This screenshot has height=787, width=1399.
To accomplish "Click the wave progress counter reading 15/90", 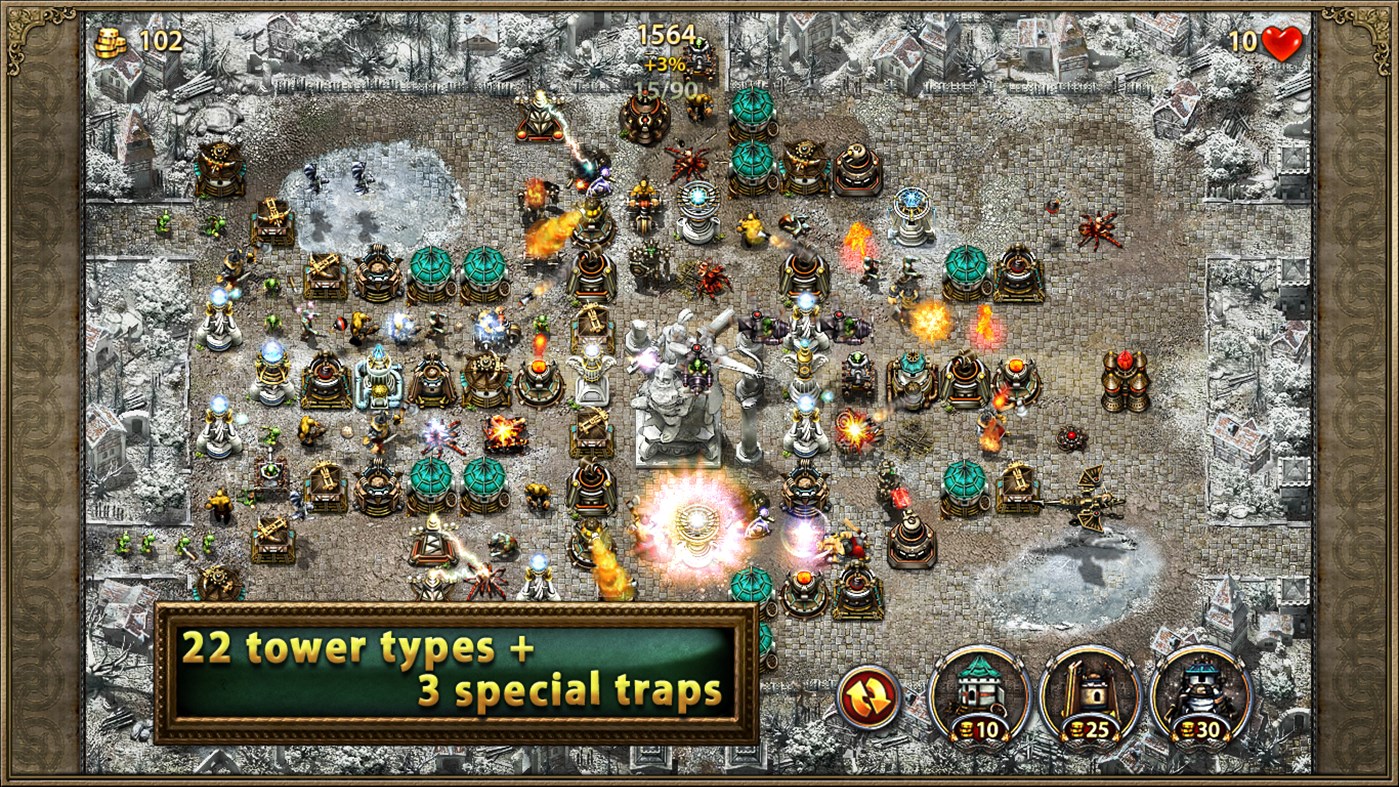I will [x=665, y=87].
